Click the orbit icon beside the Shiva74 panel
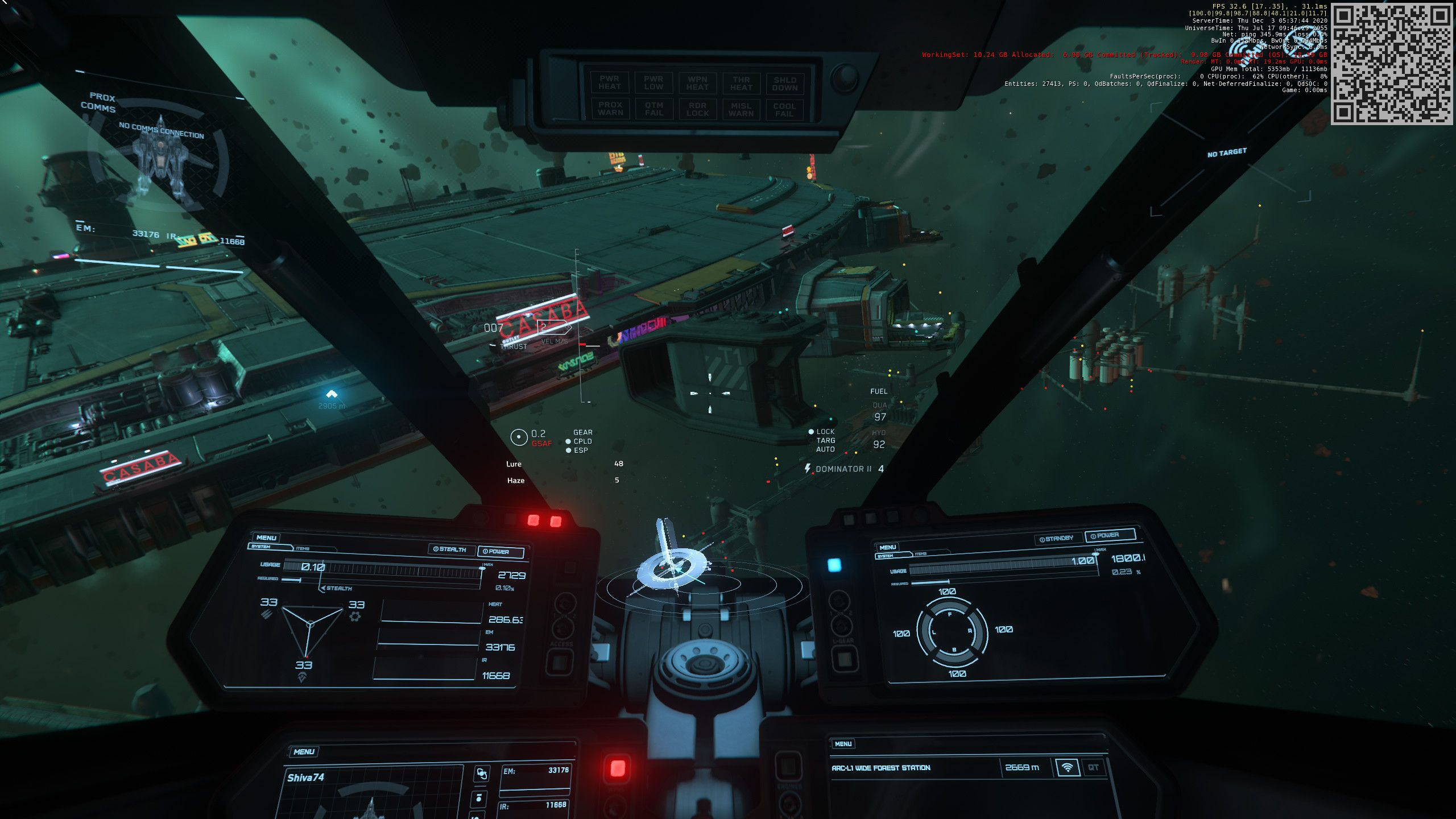Image resolution: width=1456 pixels, height=819 pixels. click(482, 773)
